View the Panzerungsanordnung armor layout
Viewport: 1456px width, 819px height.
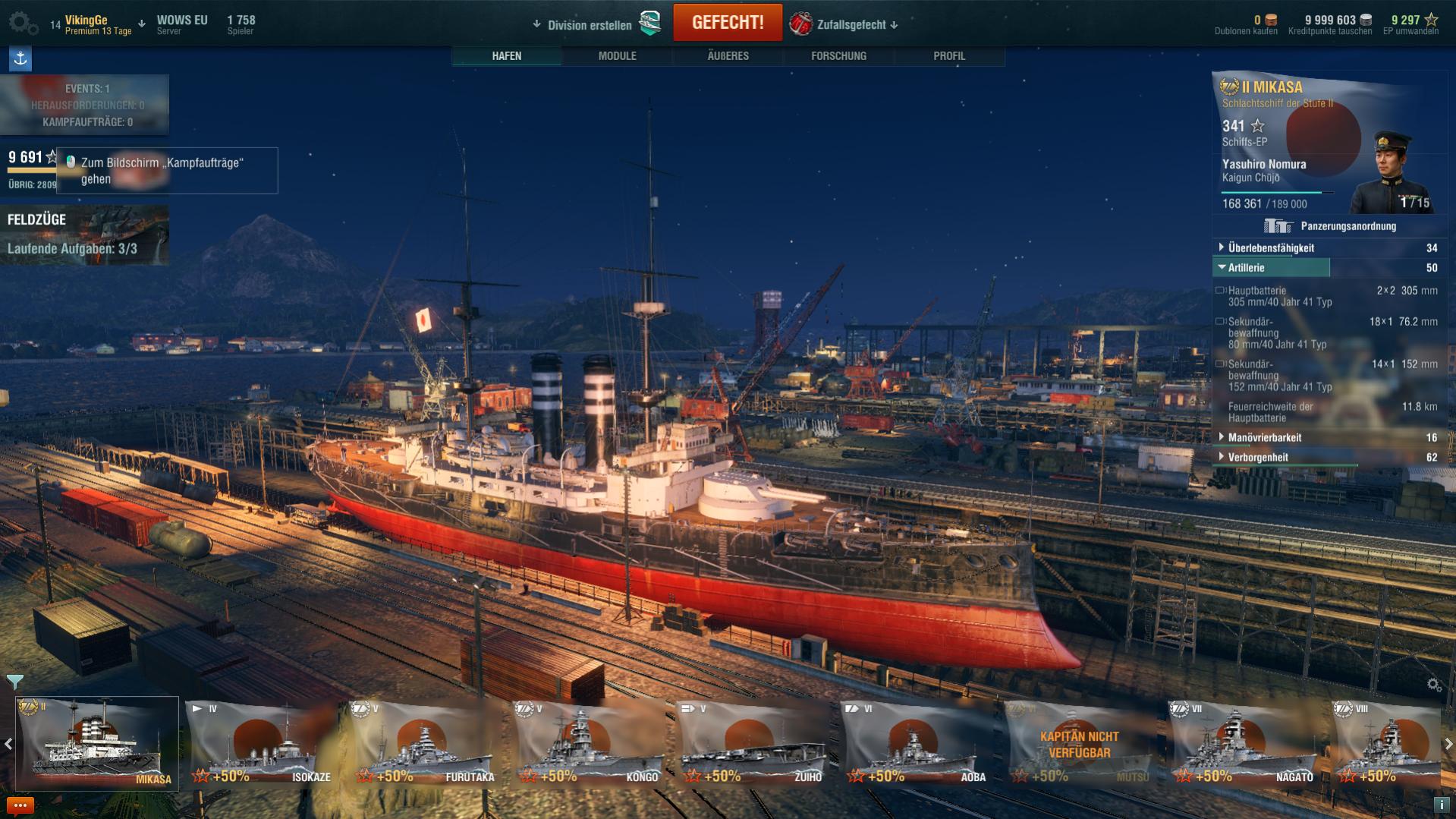[1331, 226]
